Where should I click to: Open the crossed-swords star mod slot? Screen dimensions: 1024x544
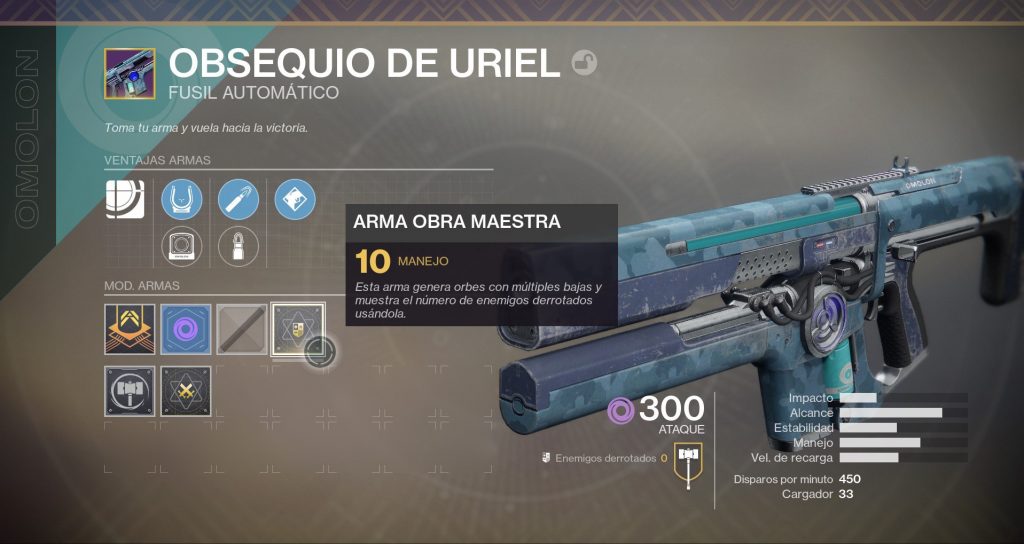coord(186,391)
